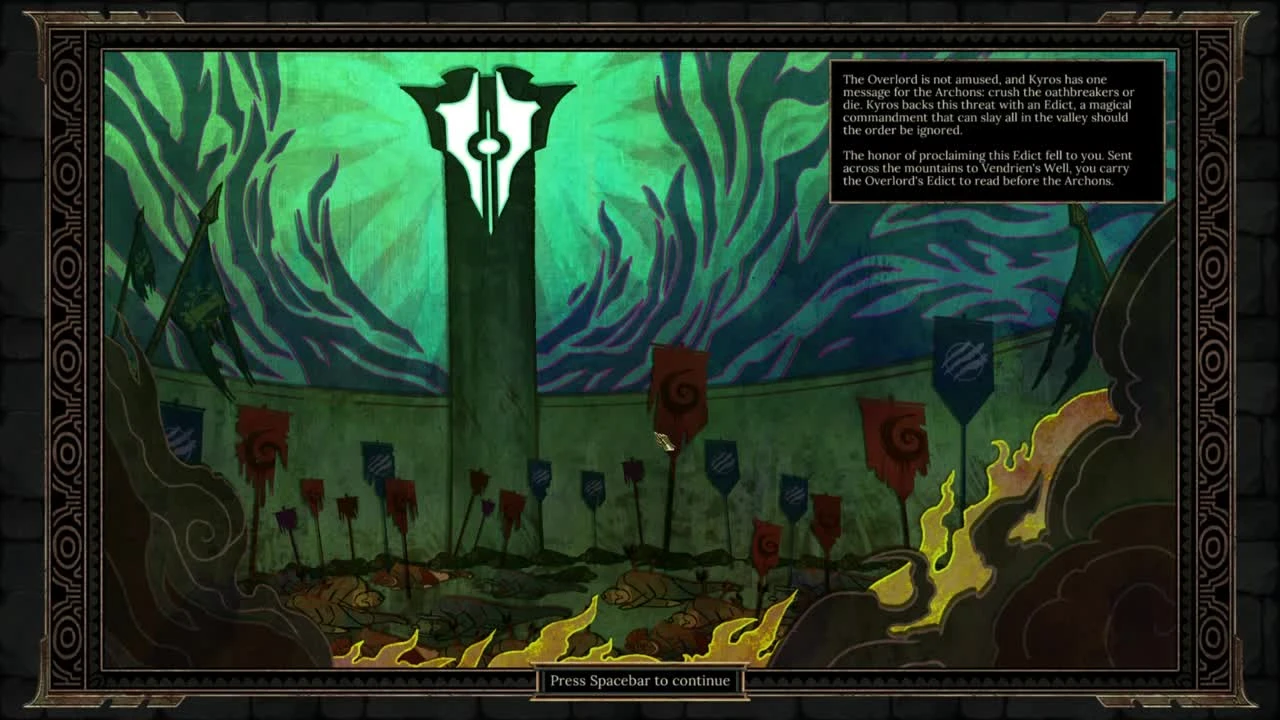Viewport: 1280px width, 720px height.
Task: Click the word Edict in the narration
Action: point(1055,106)
